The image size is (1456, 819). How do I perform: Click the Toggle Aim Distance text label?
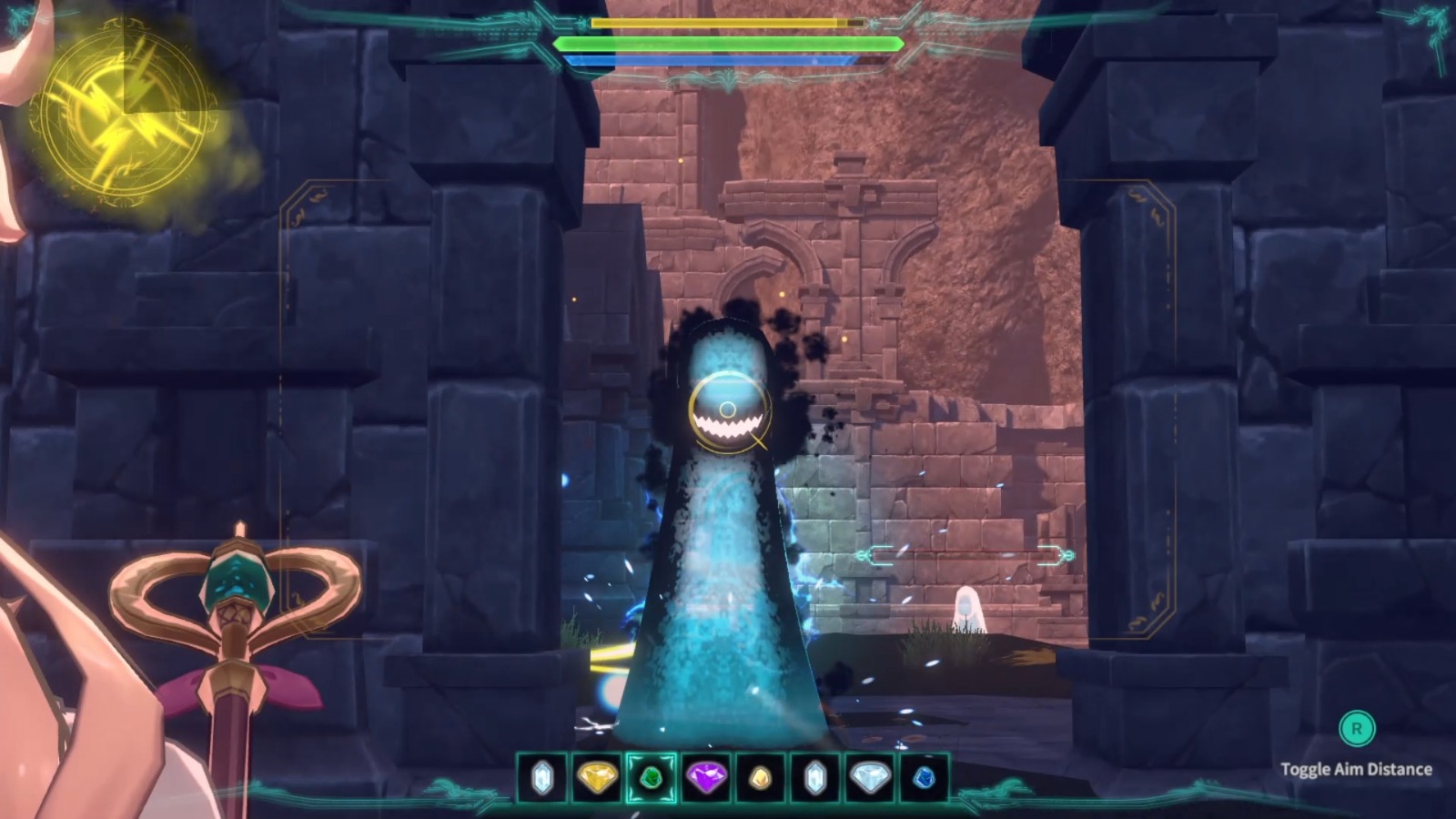tap(1356, 767)
